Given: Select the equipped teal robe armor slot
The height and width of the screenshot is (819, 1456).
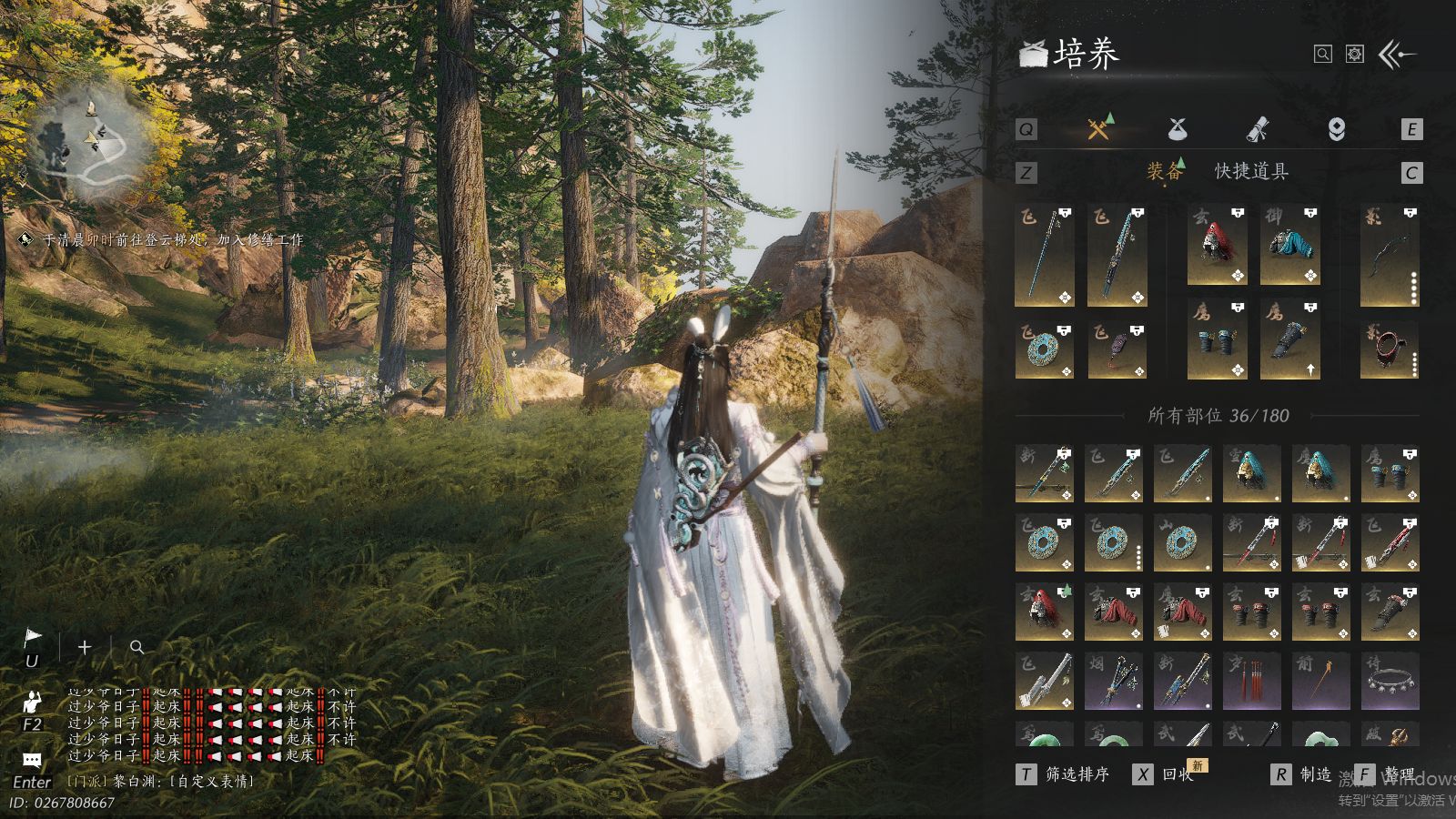Looking at the screenshot, I should pyautogui.click(x=1289, y=246).
